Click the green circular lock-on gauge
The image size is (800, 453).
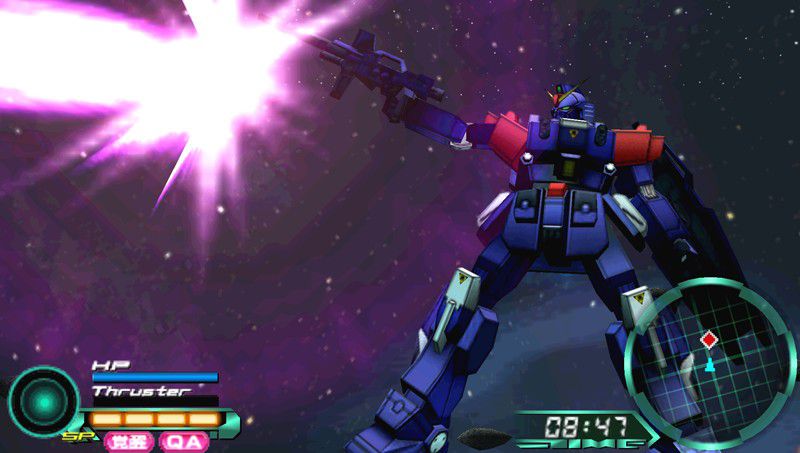43,401
